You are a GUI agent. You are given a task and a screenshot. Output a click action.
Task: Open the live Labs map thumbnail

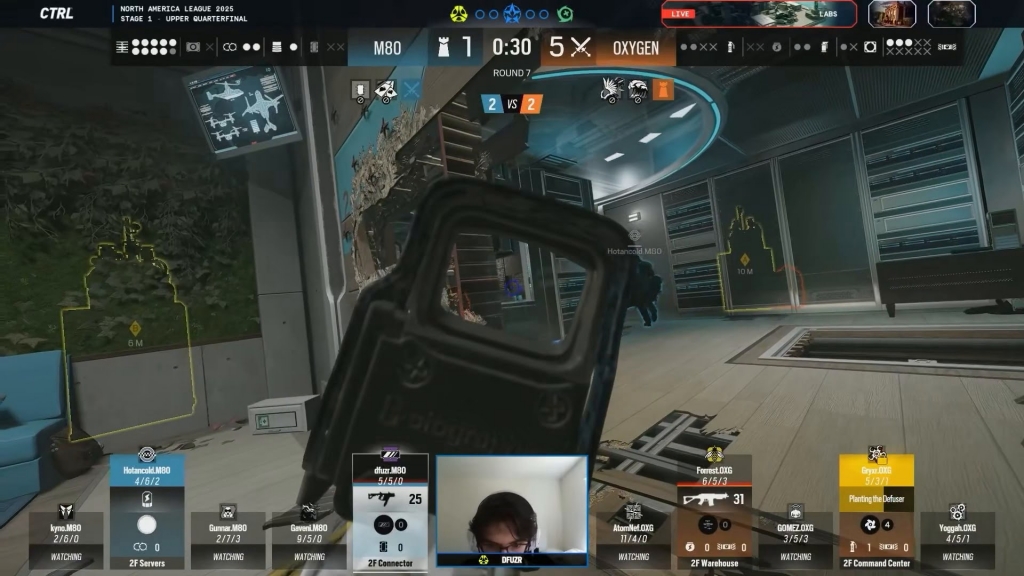759,13
